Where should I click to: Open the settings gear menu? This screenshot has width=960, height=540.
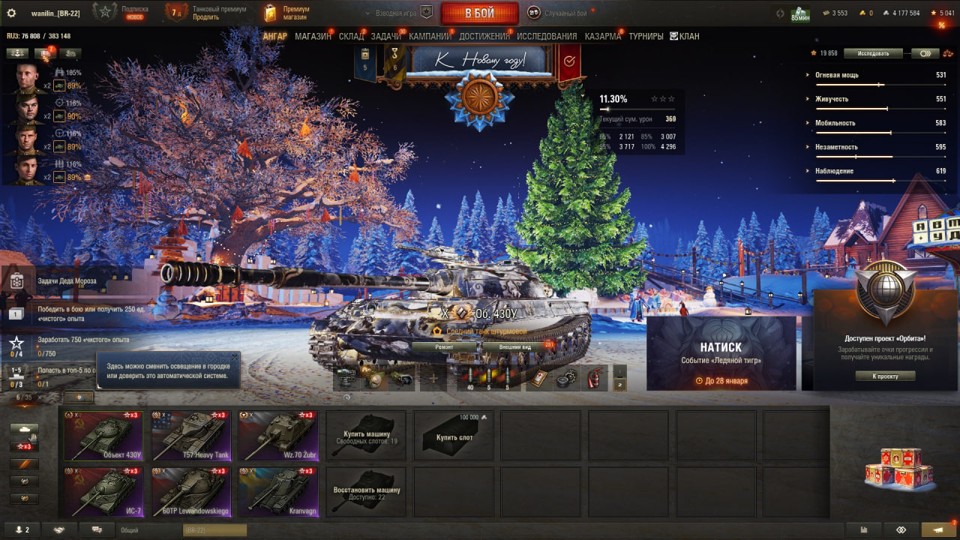(x=12, y=13)
